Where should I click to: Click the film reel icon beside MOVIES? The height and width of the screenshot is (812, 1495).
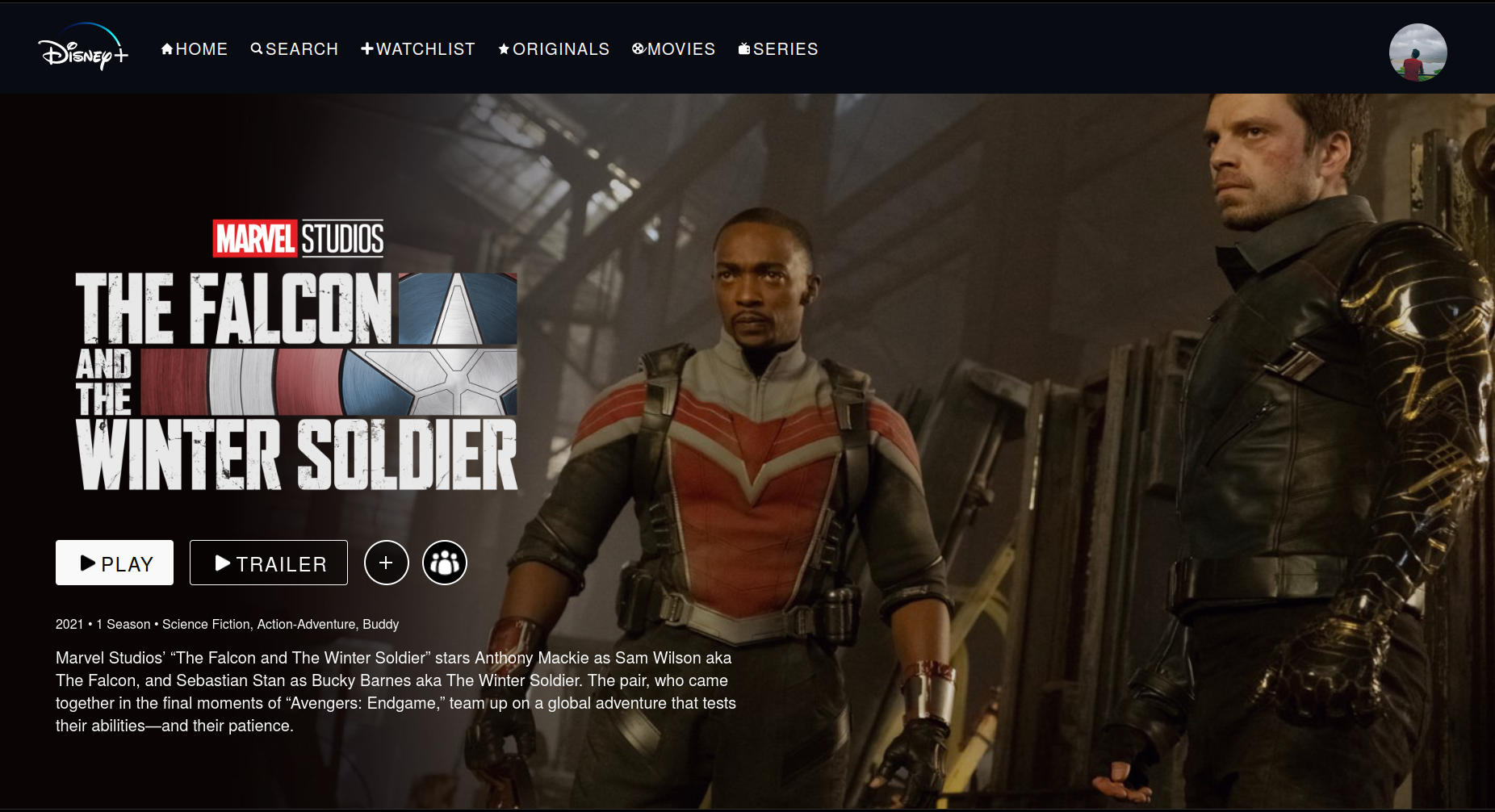(x=639, y=48)
